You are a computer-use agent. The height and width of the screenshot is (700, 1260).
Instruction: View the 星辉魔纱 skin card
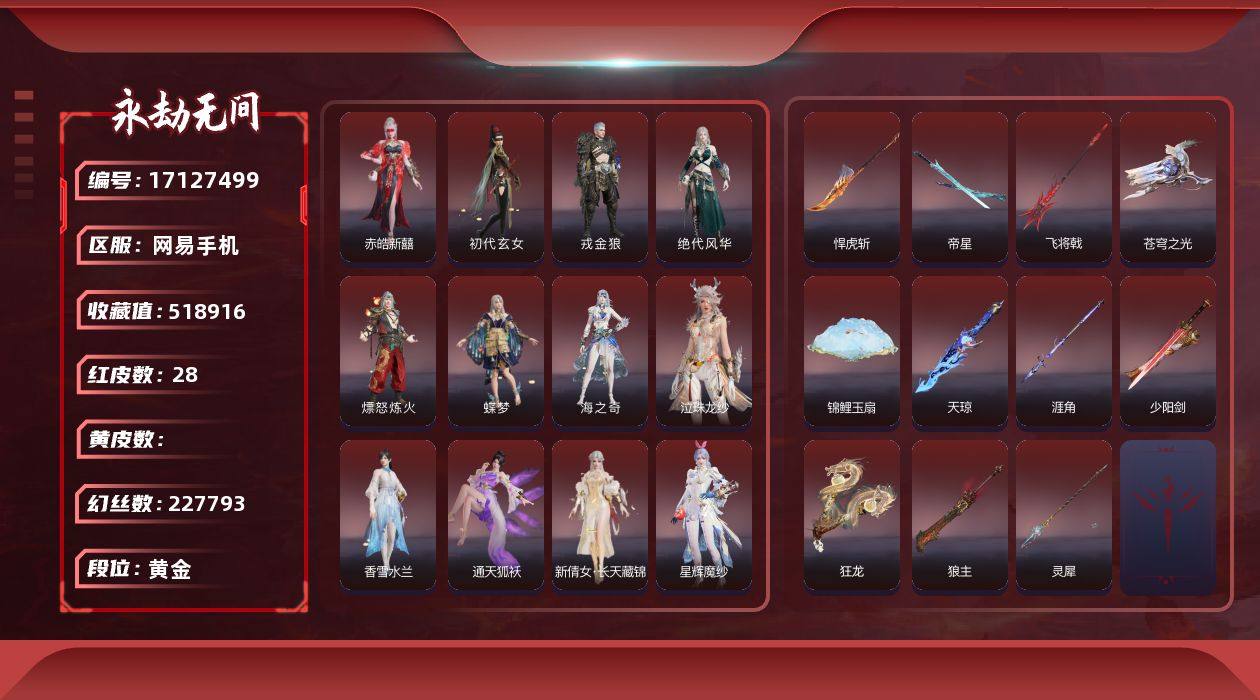point(704,515)
